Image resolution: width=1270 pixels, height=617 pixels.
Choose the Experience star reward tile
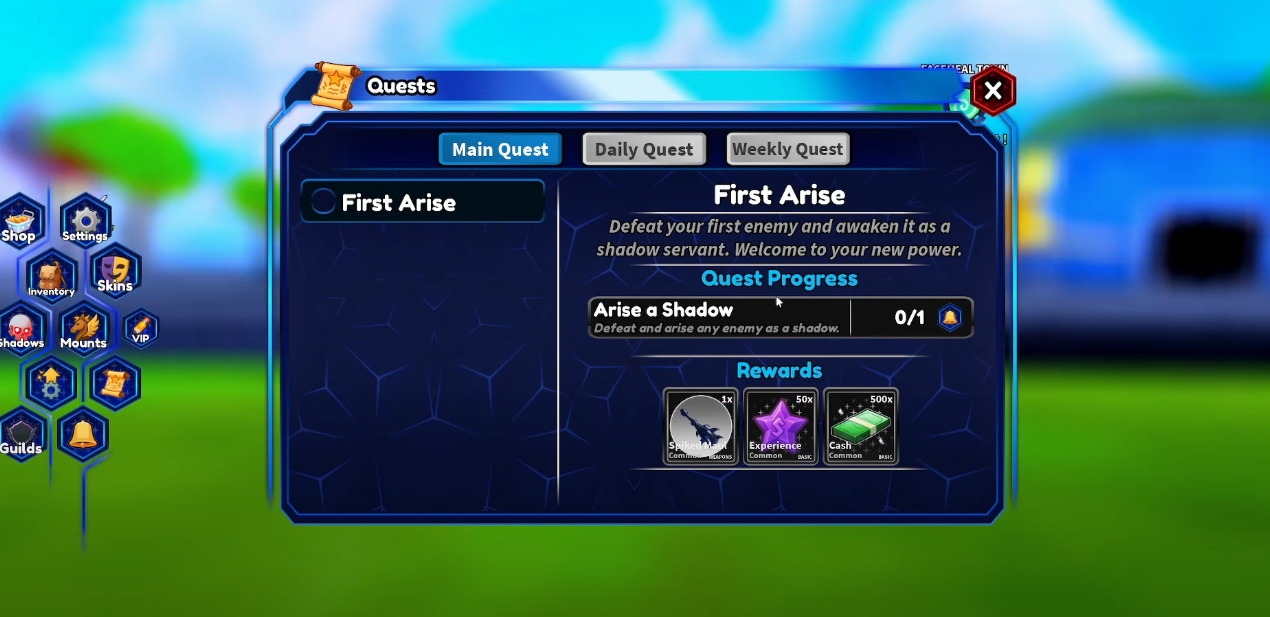(x=780, y=427)
